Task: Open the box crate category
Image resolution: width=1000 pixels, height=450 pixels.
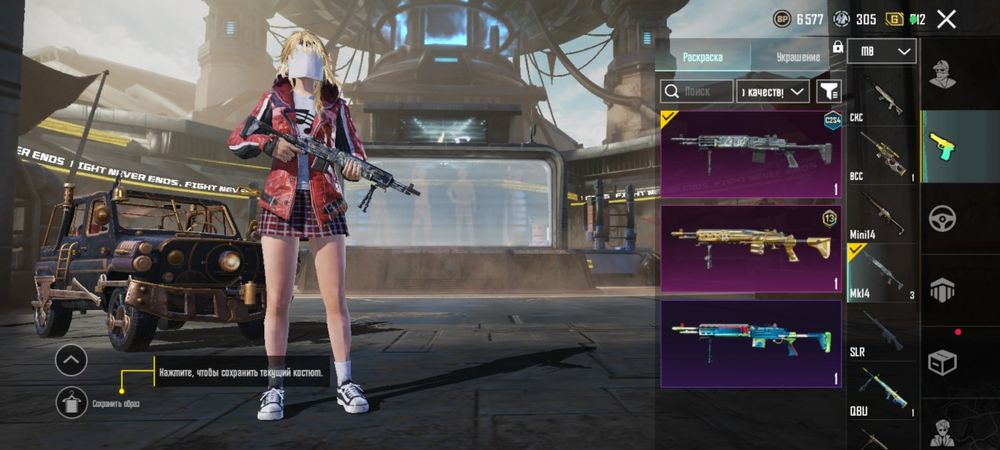Action: coord(941,361)
